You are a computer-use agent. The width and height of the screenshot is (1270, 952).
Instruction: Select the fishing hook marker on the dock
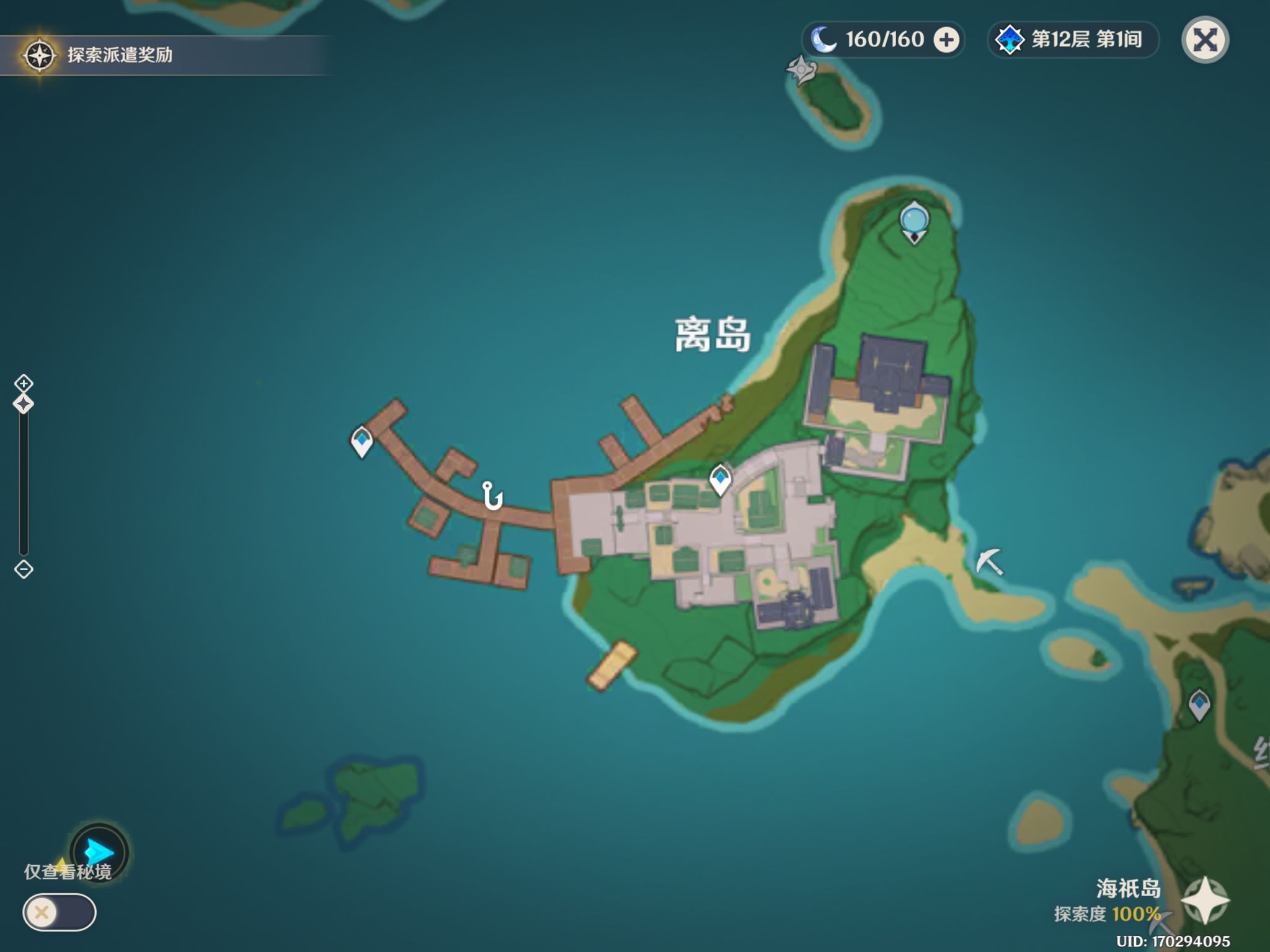[492, 496]
